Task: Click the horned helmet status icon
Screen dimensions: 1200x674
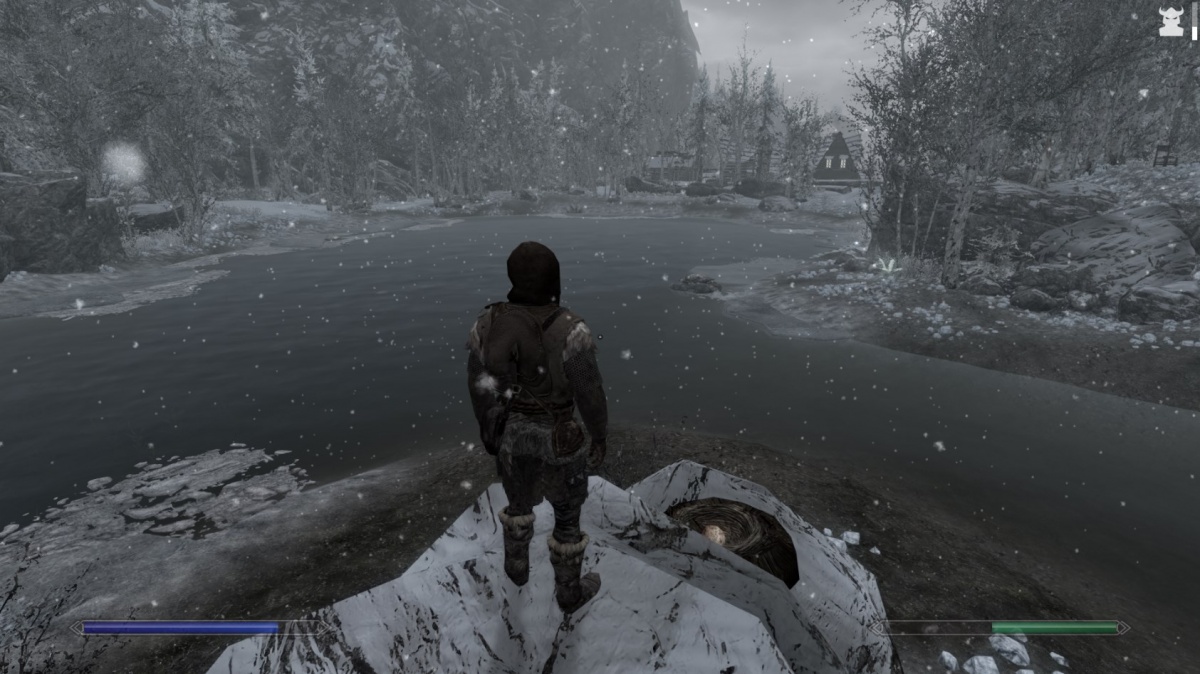Action: click(x=1171, y=22)
